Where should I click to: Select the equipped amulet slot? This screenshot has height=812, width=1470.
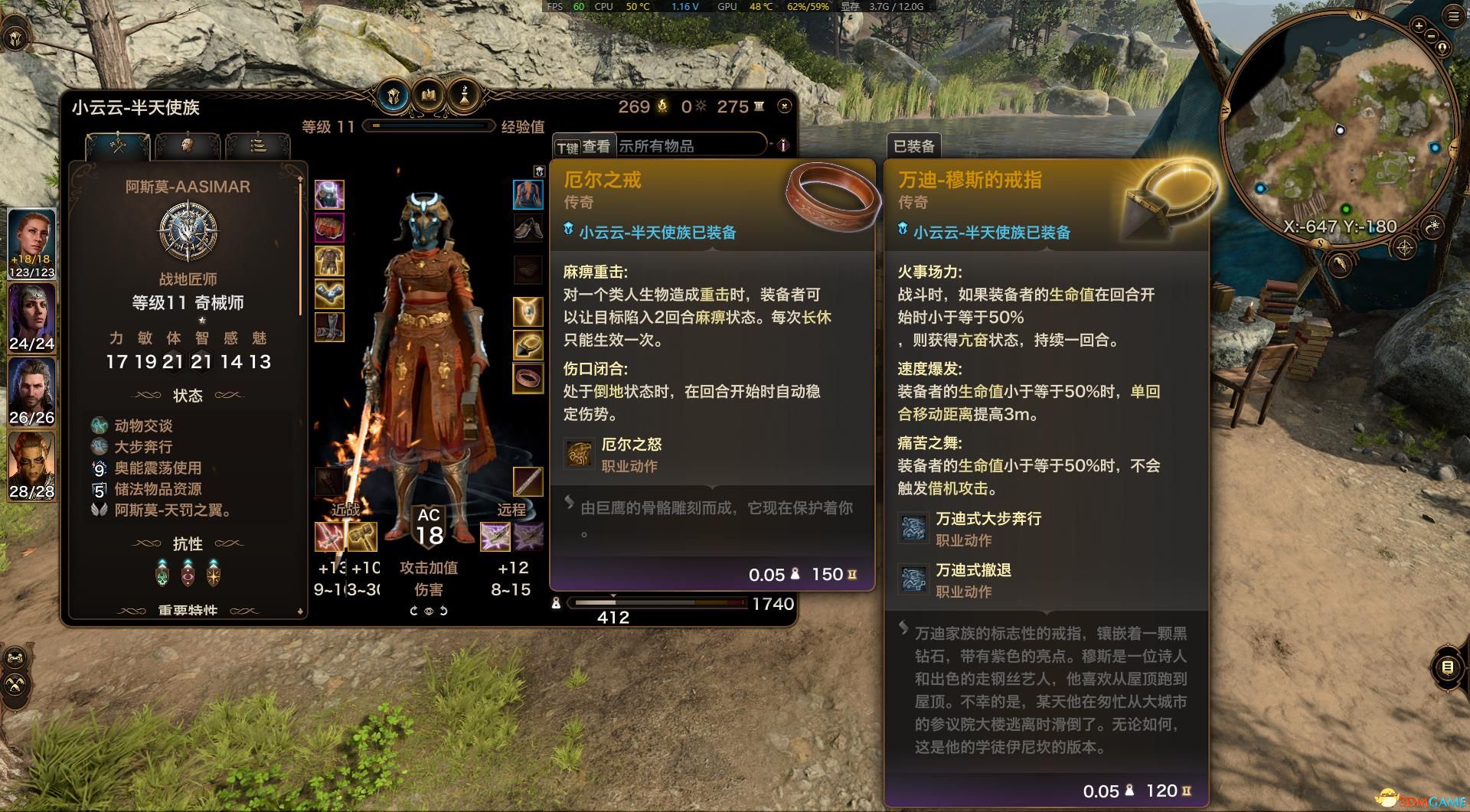pyautogui.click(x=528, y=311)
